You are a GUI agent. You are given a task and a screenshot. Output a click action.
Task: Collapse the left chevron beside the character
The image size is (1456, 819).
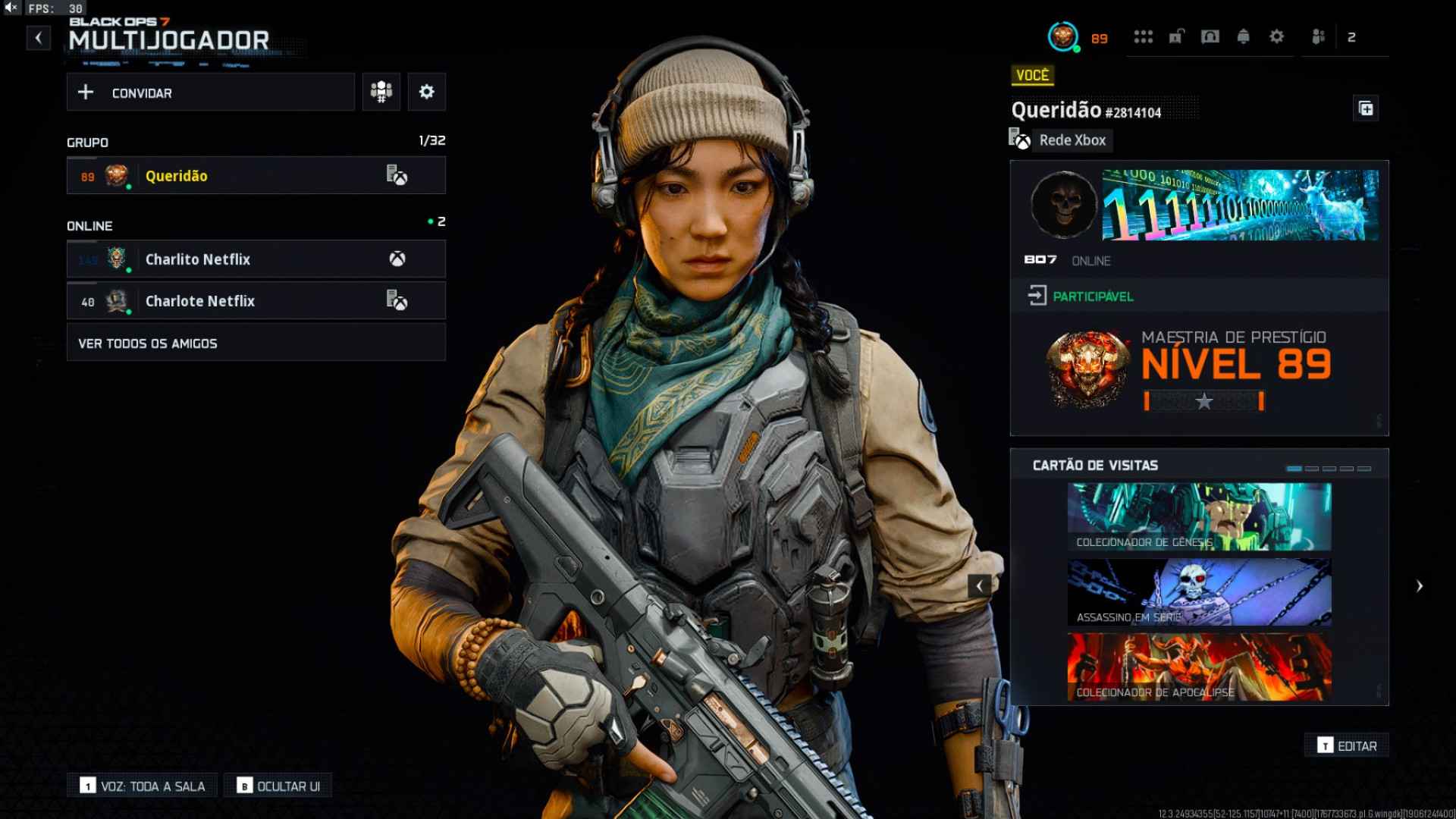(979, 585)
